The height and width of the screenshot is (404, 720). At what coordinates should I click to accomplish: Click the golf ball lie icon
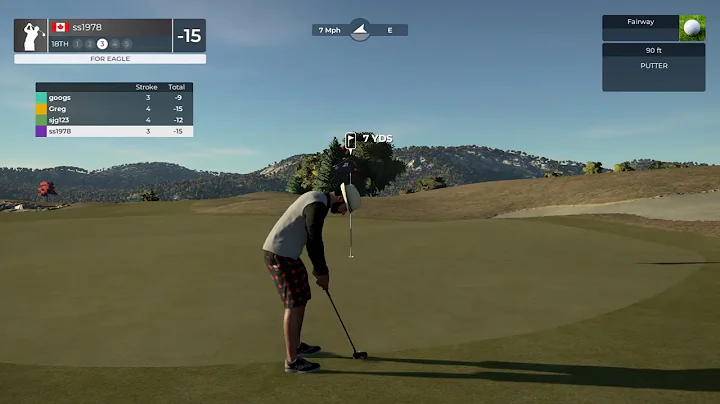point(692,28)
